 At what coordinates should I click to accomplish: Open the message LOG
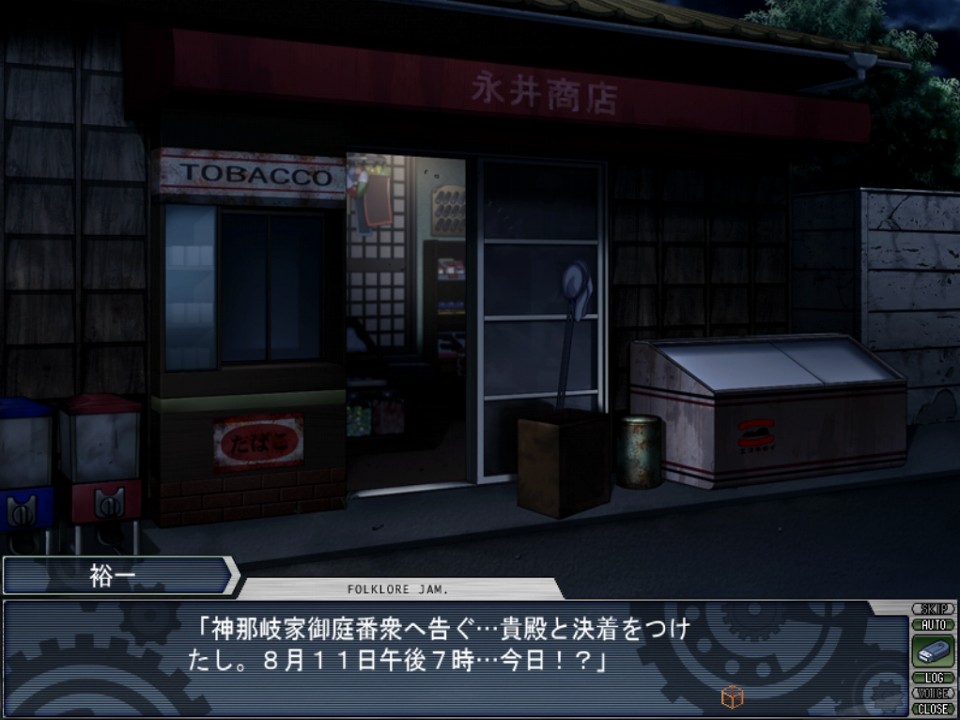tap(932, 678)
